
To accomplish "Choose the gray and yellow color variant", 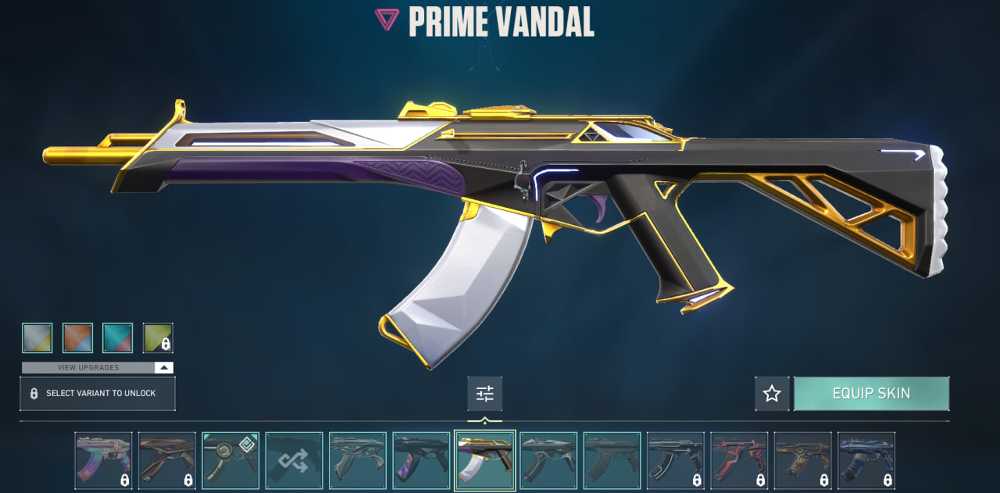I will point(37,338).
